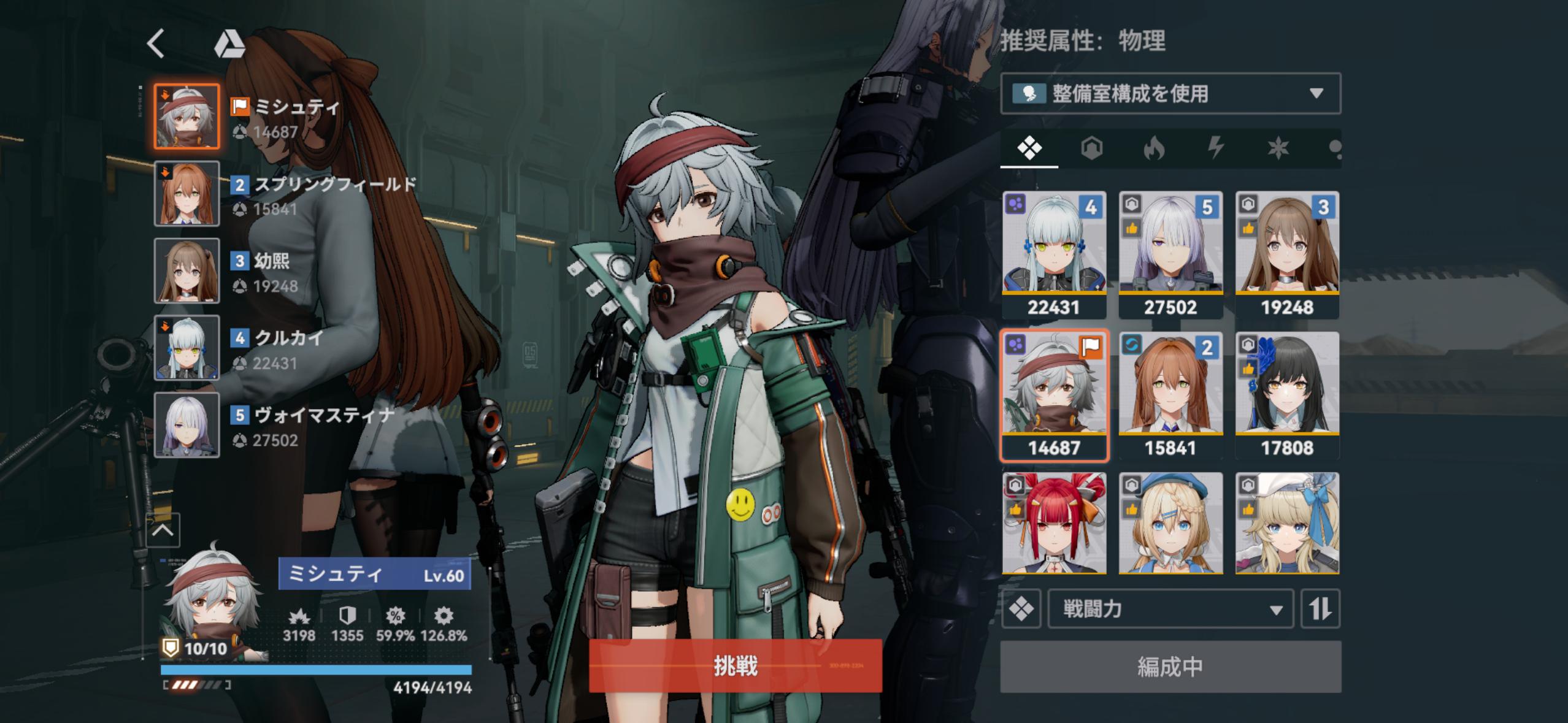This screenshot has width=1568, height=723.
Task: Select スプリングフィールド in the squad list
Action: click(x=186, y=194)
